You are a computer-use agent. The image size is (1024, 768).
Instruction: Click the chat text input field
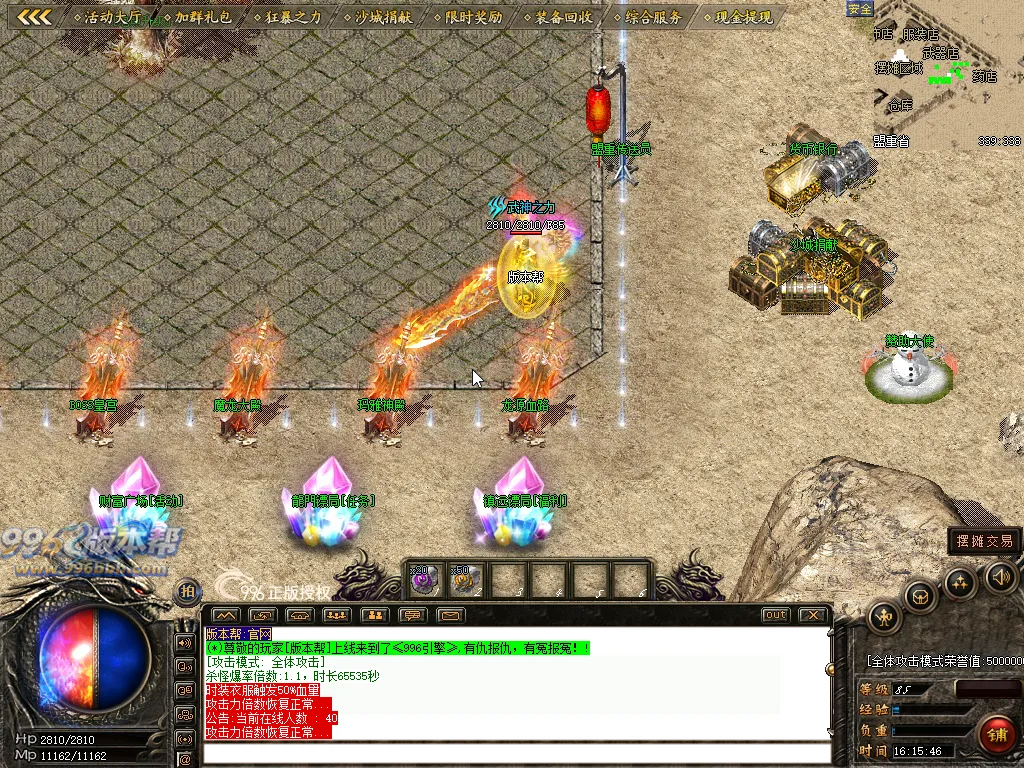[x=515, y=752]
